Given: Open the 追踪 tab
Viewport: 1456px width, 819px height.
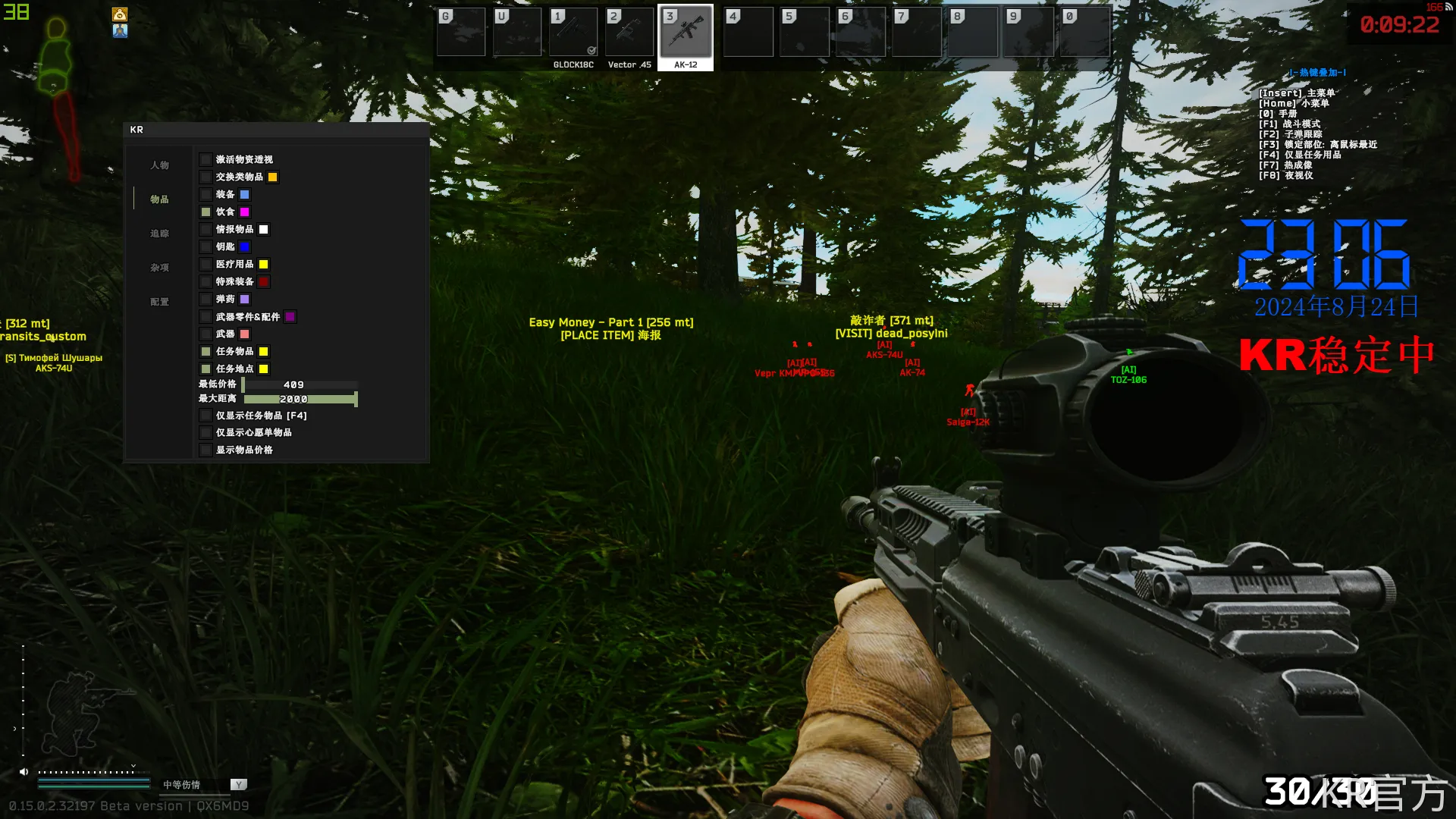Looking at the screenshot, I should 159,234.
